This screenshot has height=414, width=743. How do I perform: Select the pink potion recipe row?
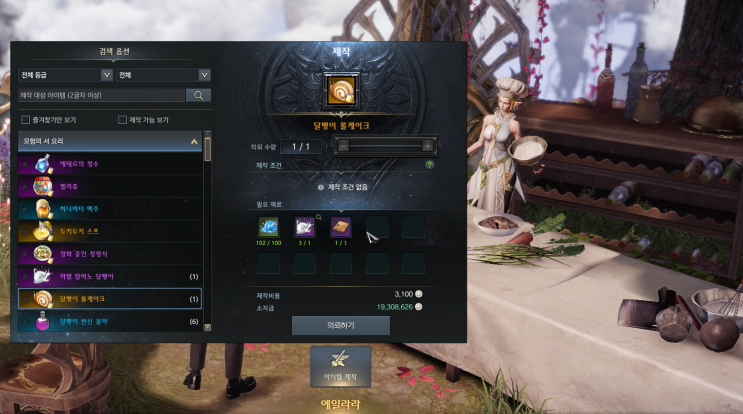tap(110, 322)
